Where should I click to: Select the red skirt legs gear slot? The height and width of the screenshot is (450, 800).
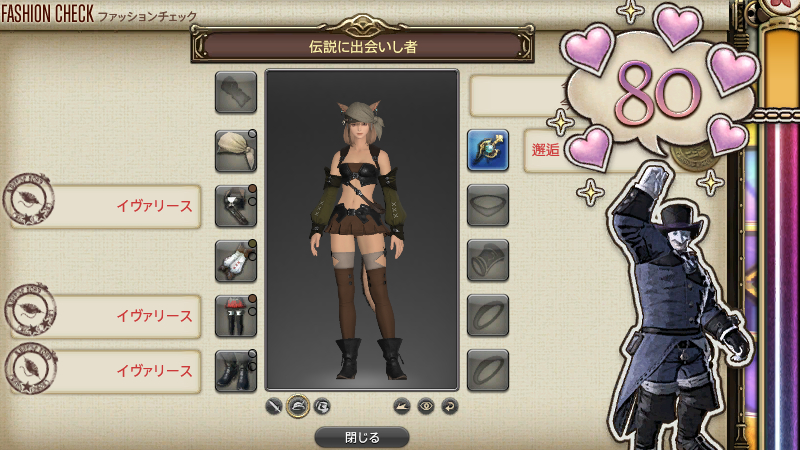tap(236, 316)
